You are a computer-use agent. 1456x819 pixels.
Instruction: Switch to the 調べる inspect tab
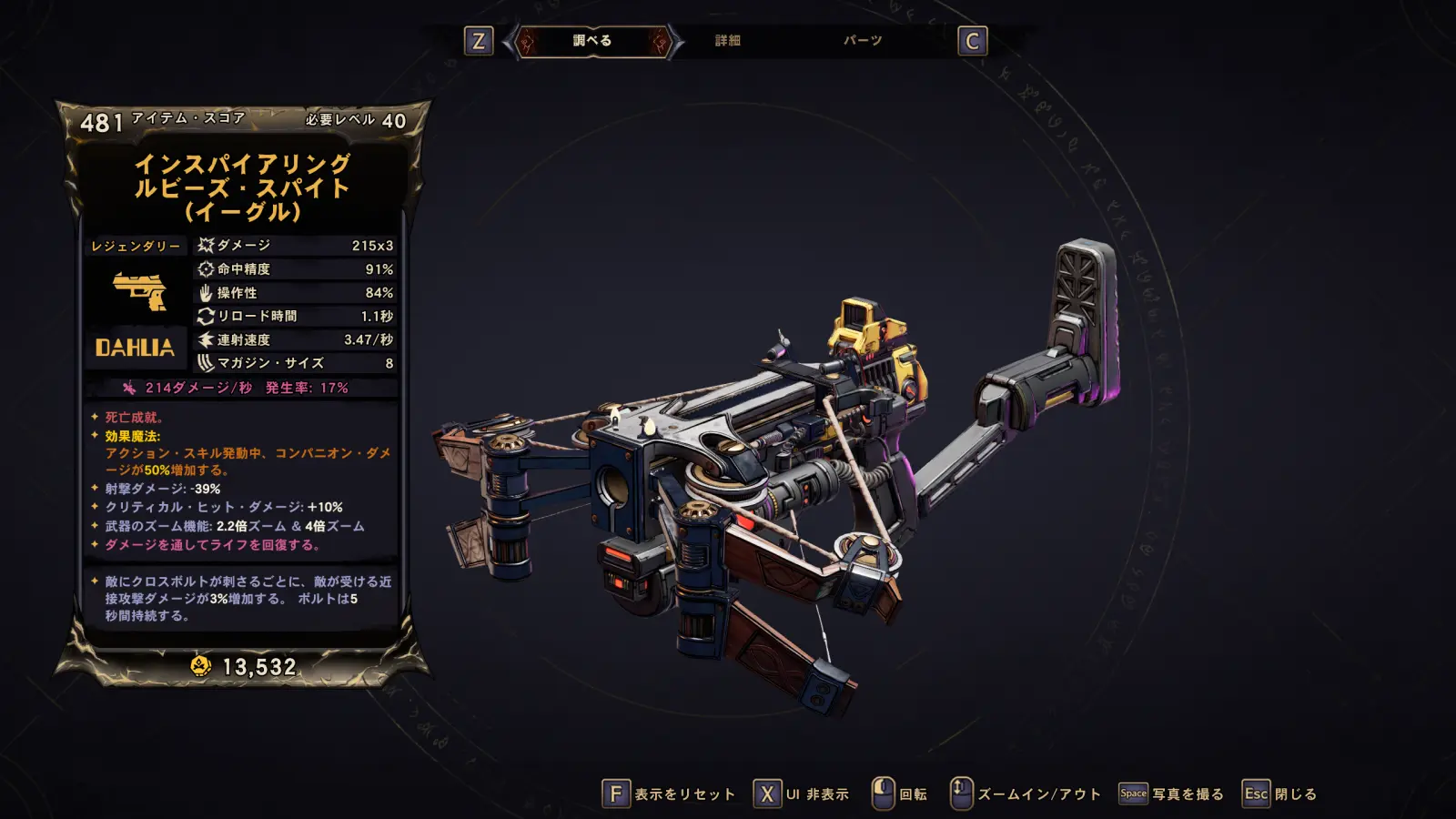[592, 41]
